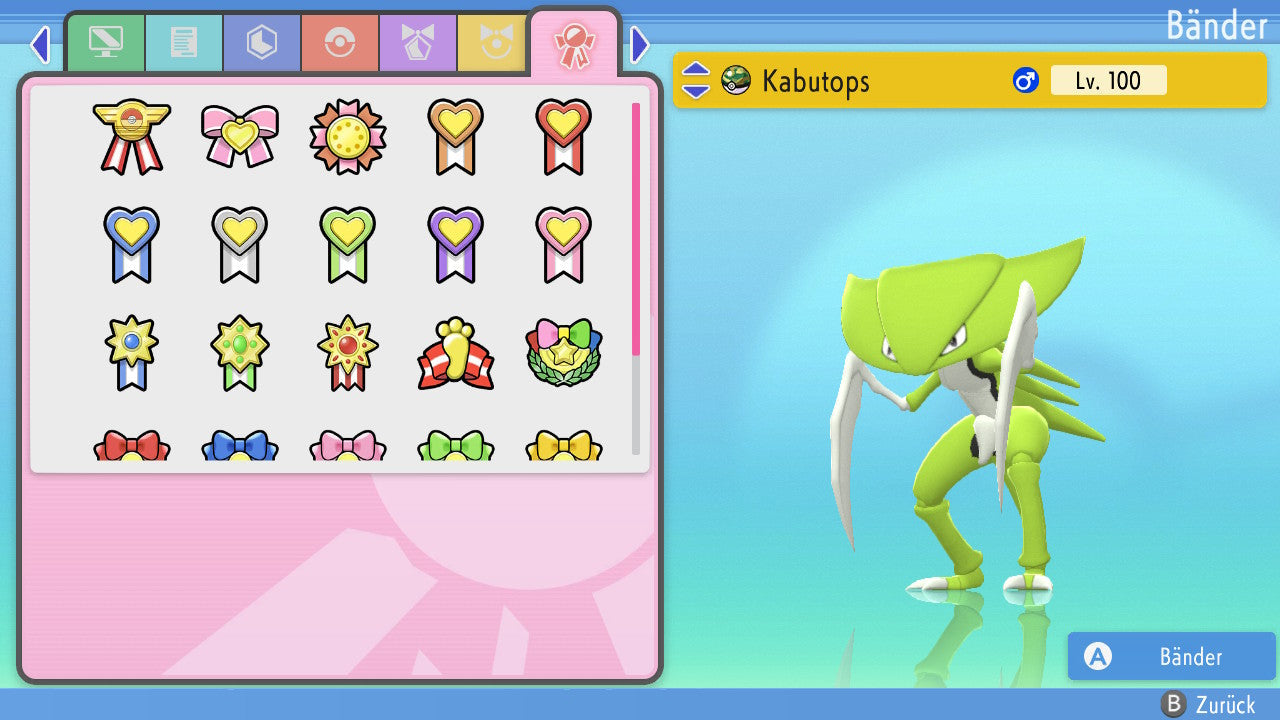
Task: Pick the orange flower sun ribbon
Action: (x=347, y=136)
